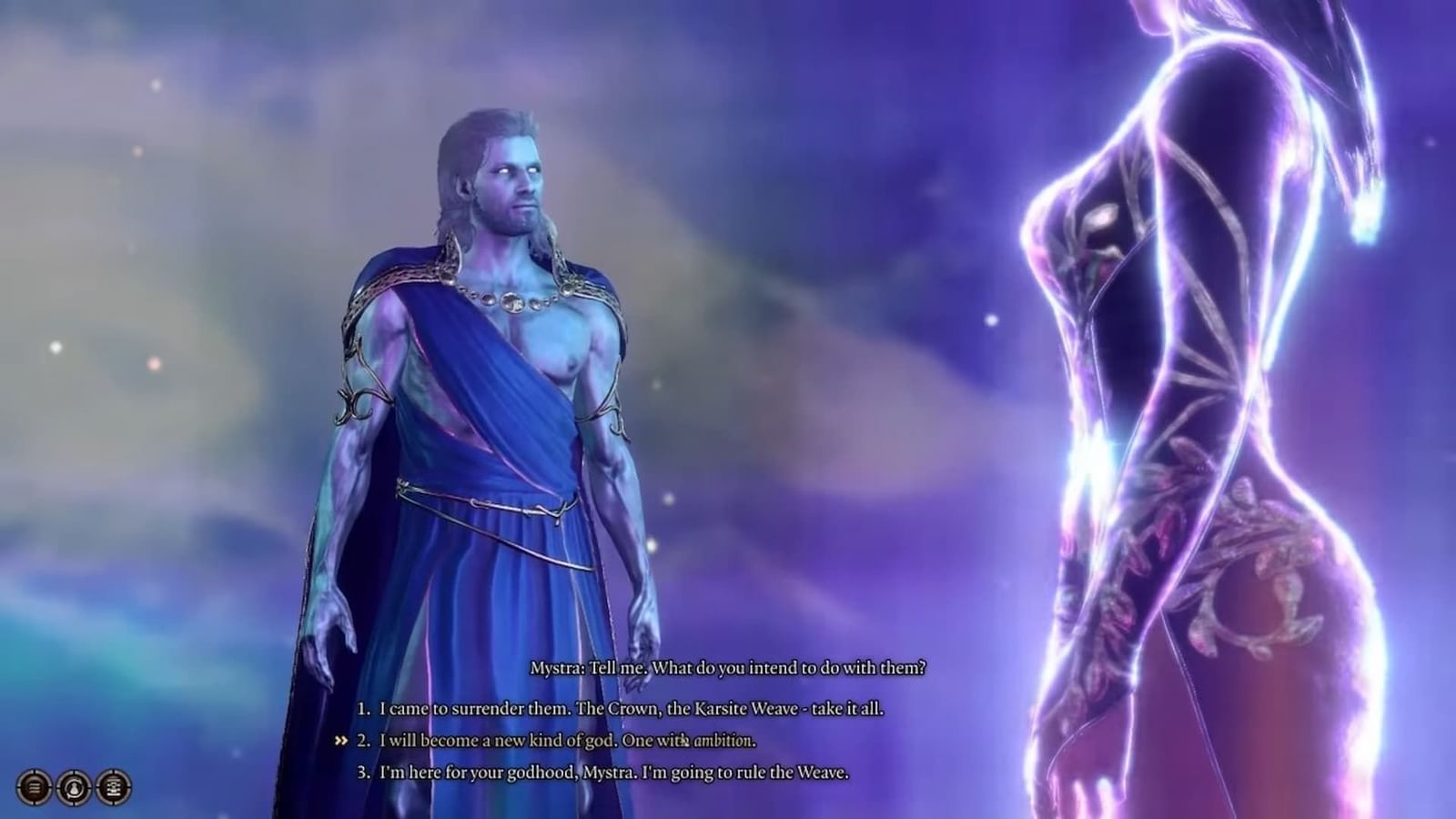
Task: Click the middle circular icon beside the log button
Action: point(74,787)
